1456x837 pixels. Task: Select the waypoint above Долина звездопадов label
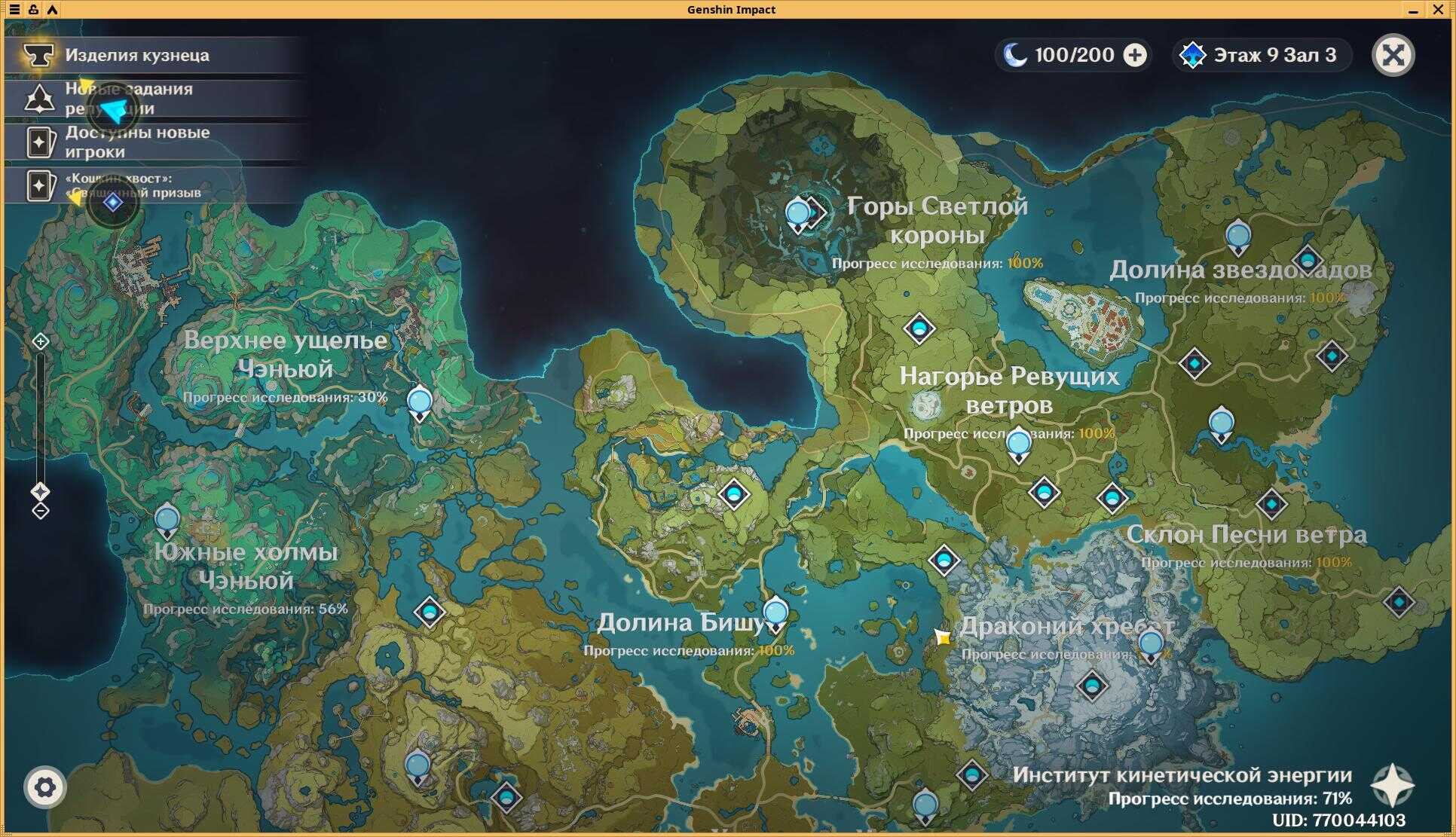click(1238, 237)
